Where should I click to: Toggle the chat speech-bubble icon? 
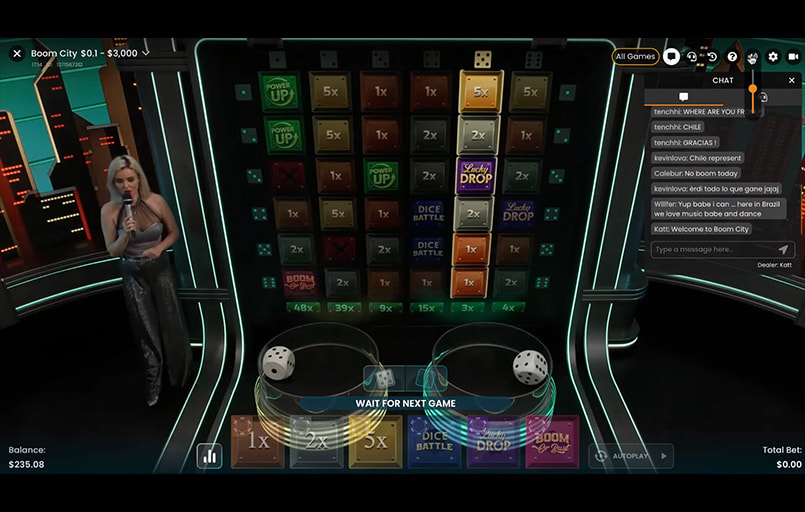(x=672, y=57)
